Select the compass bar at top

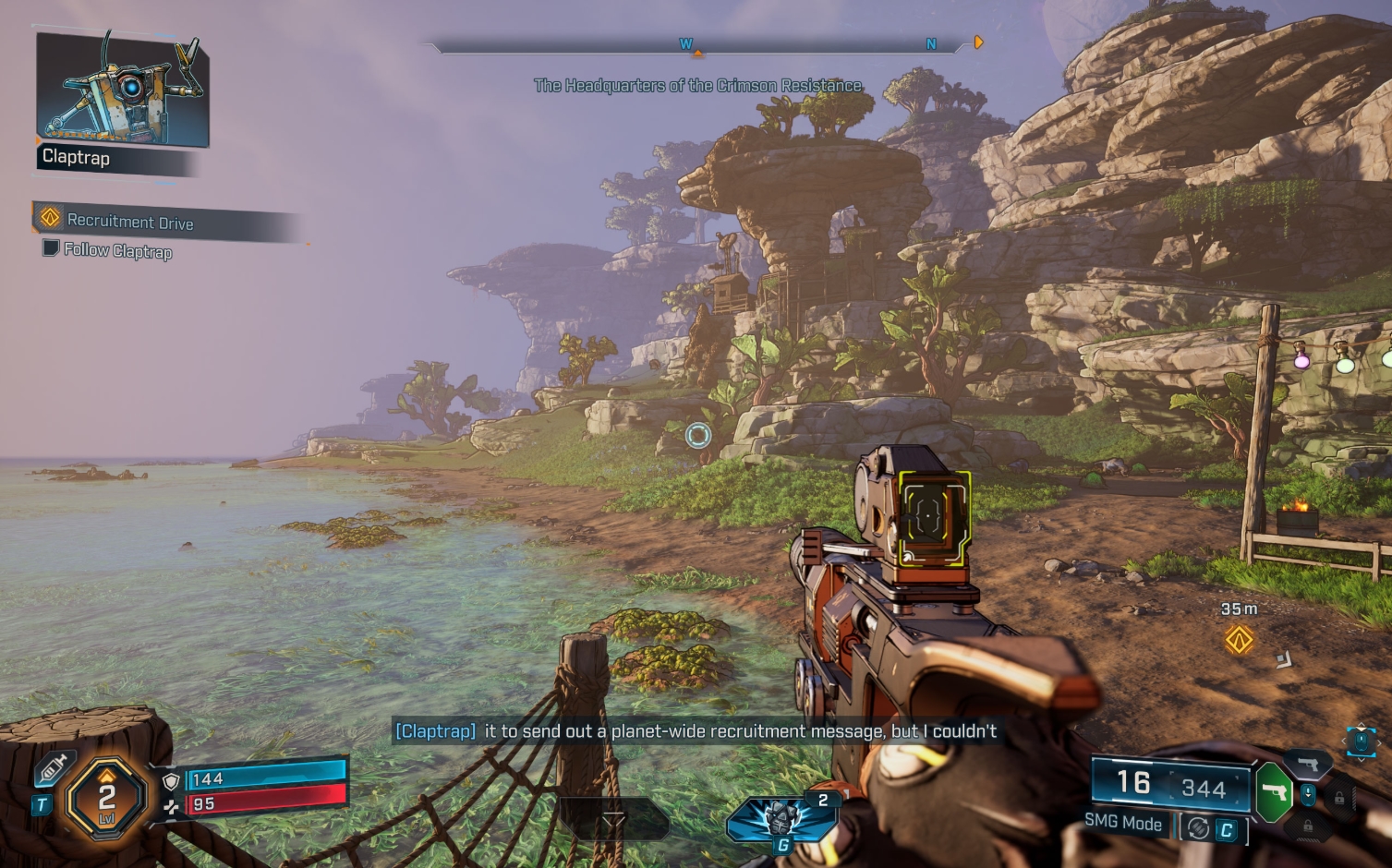point(697,44)
